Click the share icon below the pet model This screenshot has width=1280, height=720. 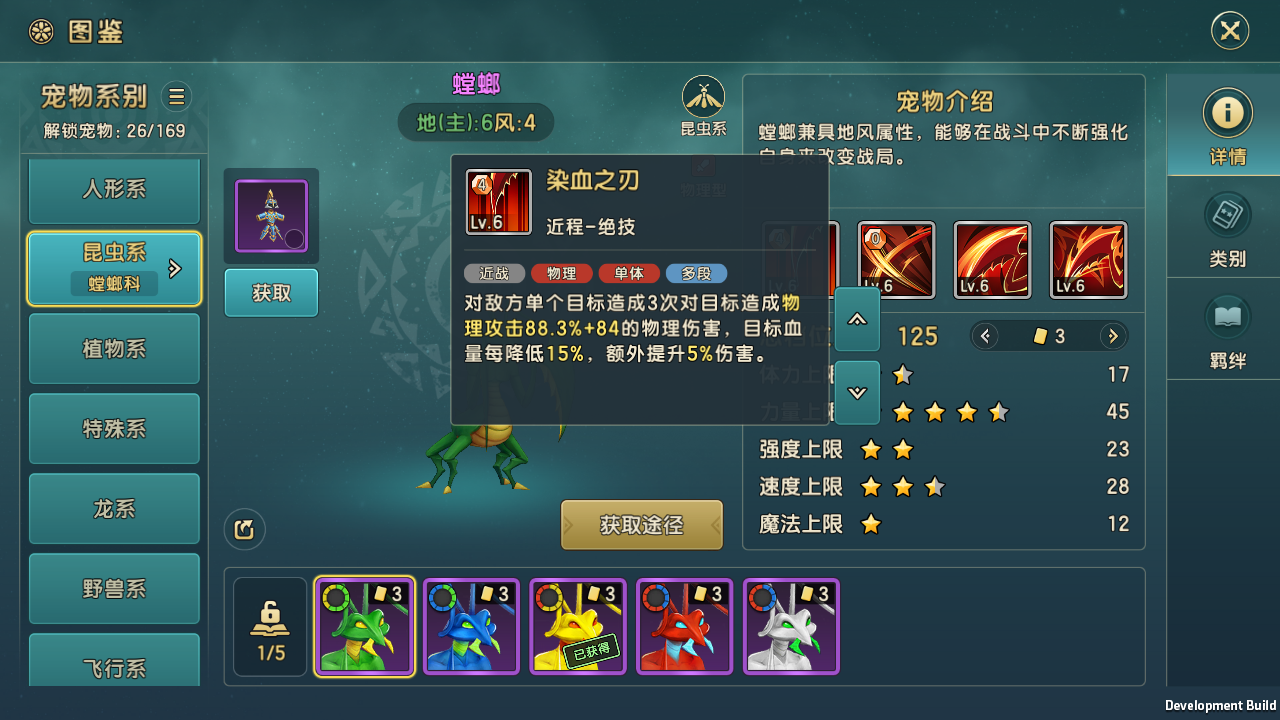[x=245, y=531]
